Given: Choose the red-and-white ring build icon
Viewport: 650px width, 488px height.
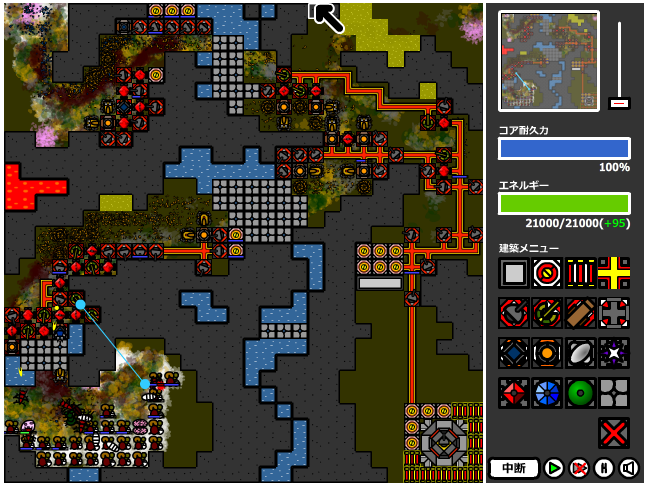Looking at the screenshot, I should click(547, 273).
